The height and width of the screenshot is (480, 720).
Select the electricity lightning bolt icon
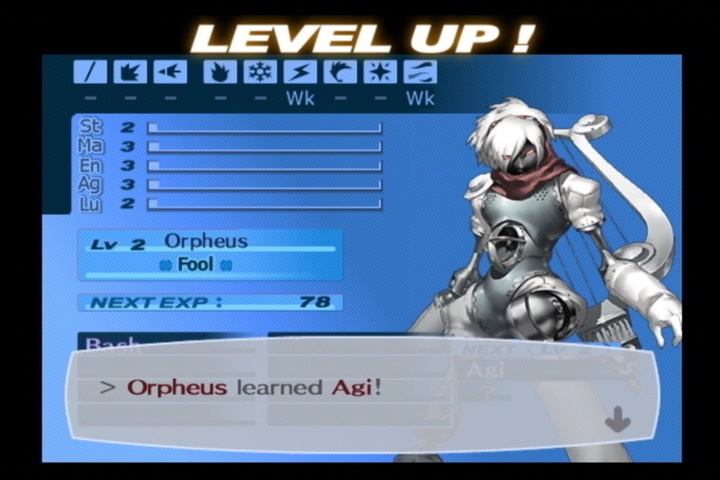click(x=300, y=72)
